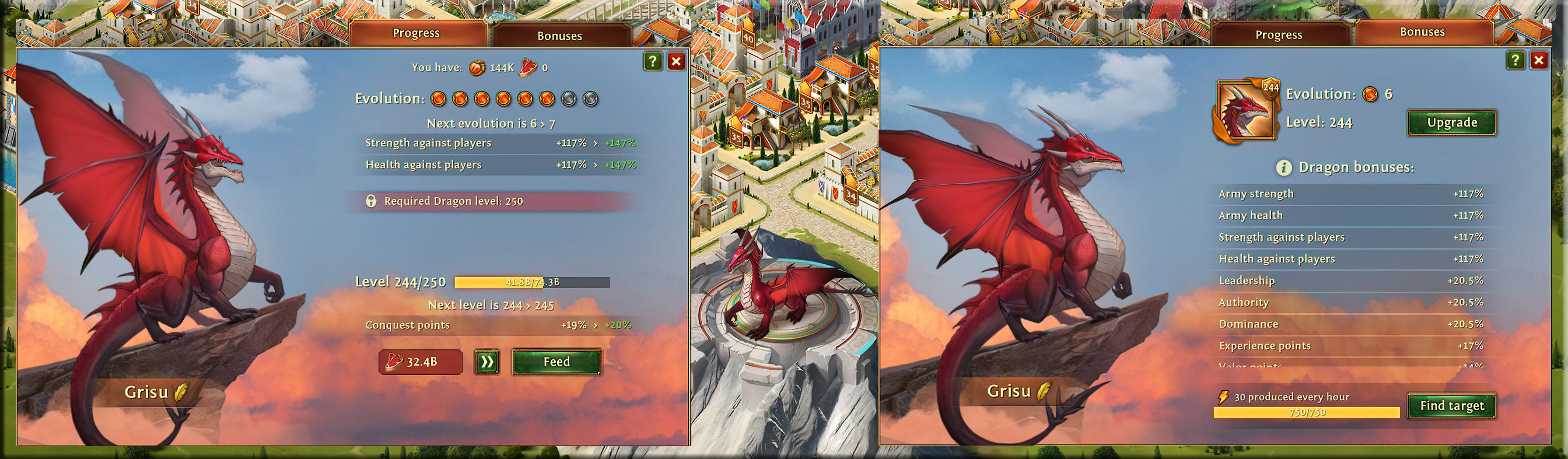The height and width of the screenshot is (459, 1568).
Task: Feed the dragon with the Feed button
Action: tap(556, 362)
